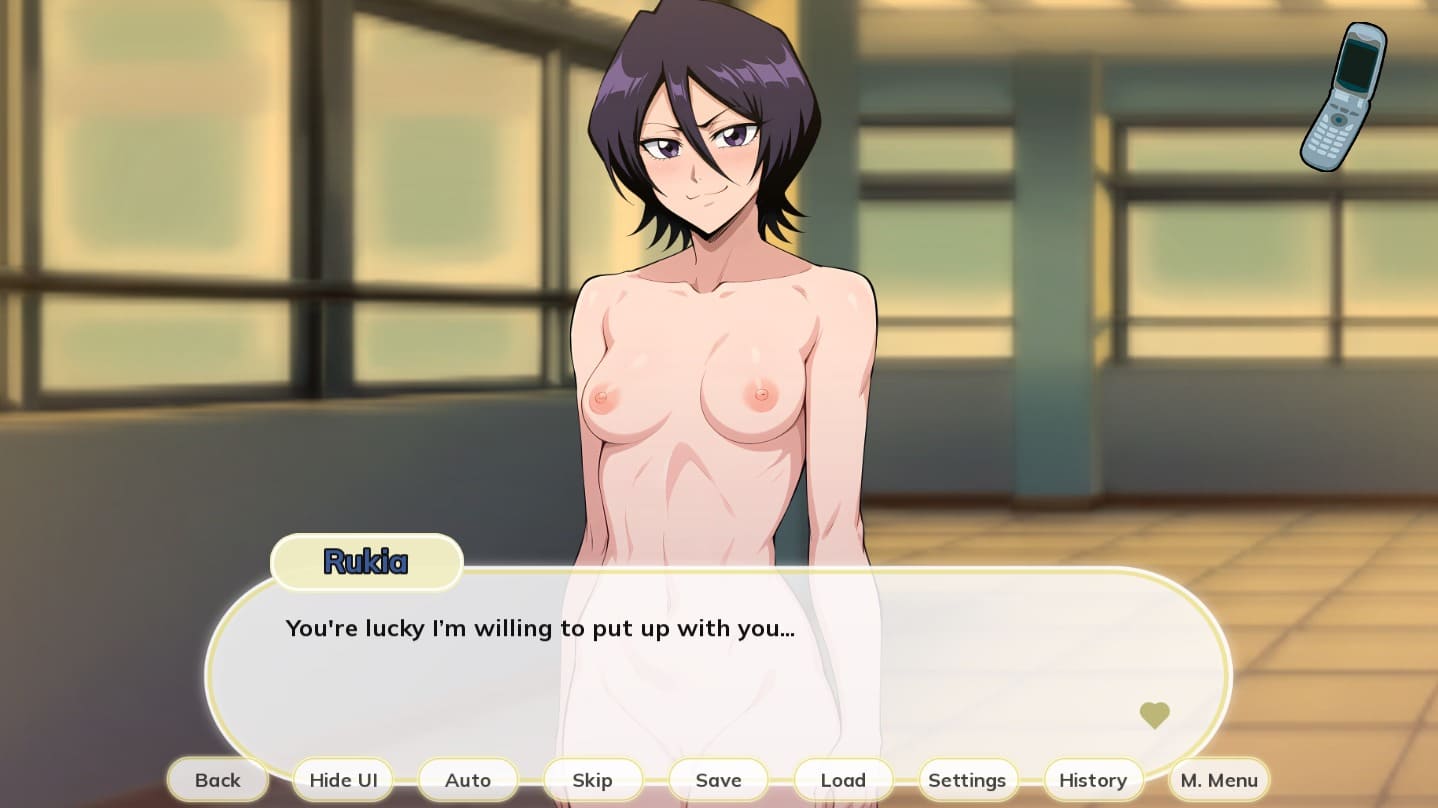This screenshot has width=1438, height=808.
Task: Toggle Auto dialogue advance
Action: point(468,780)
